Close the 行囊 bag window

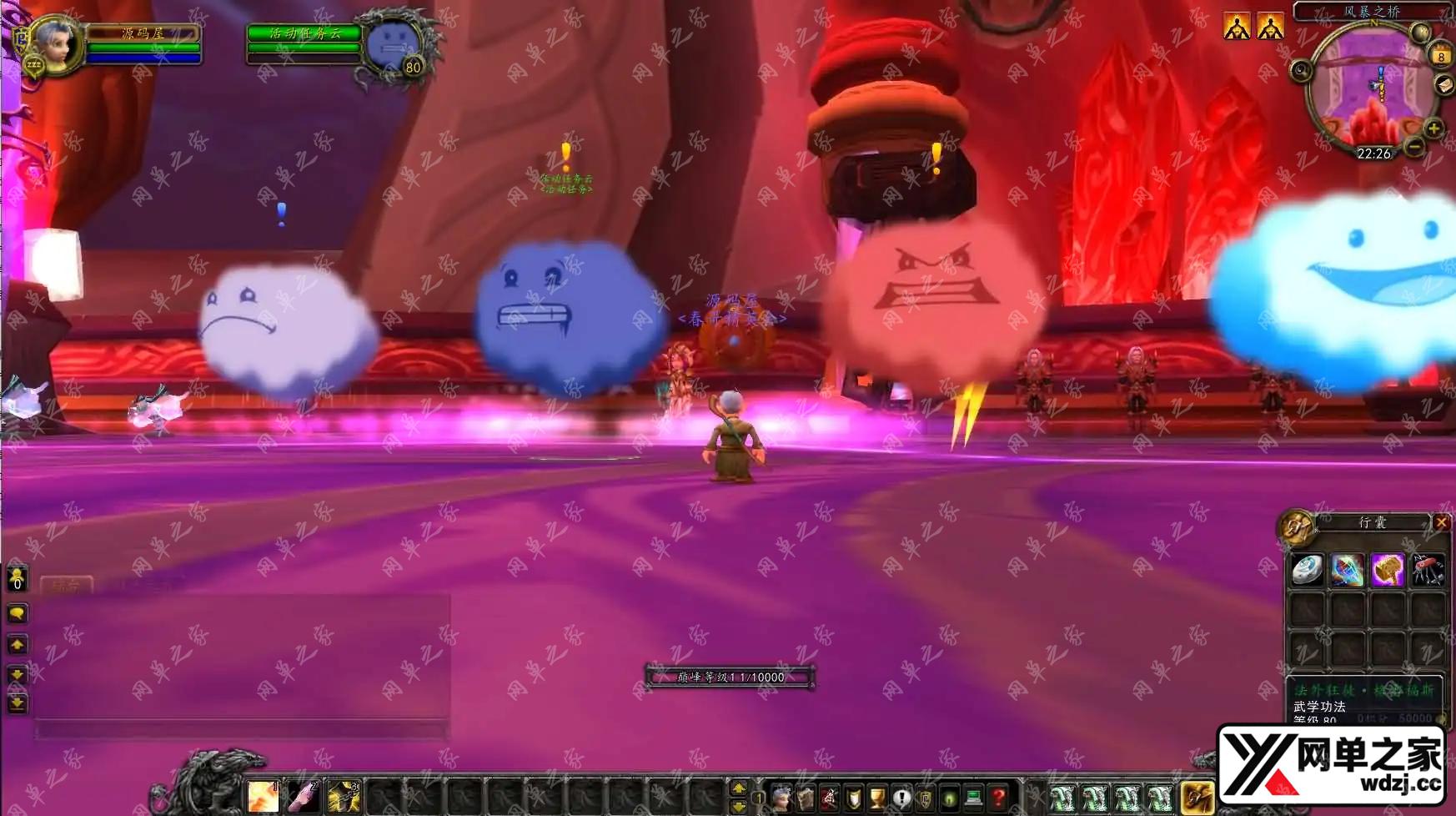click(1441, 522)
